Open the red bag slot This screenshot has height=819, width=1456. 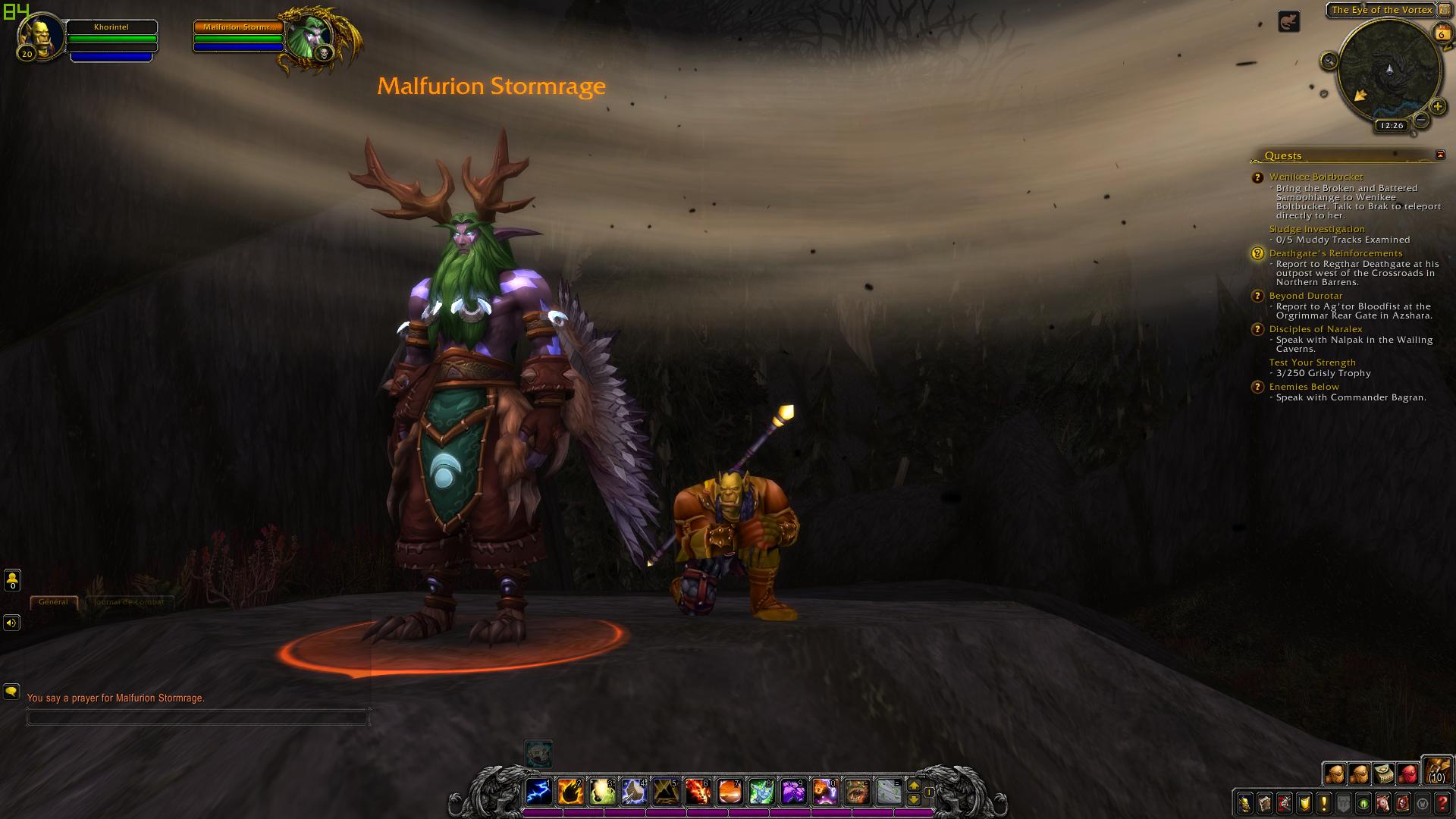click(x=1407, y=773)
